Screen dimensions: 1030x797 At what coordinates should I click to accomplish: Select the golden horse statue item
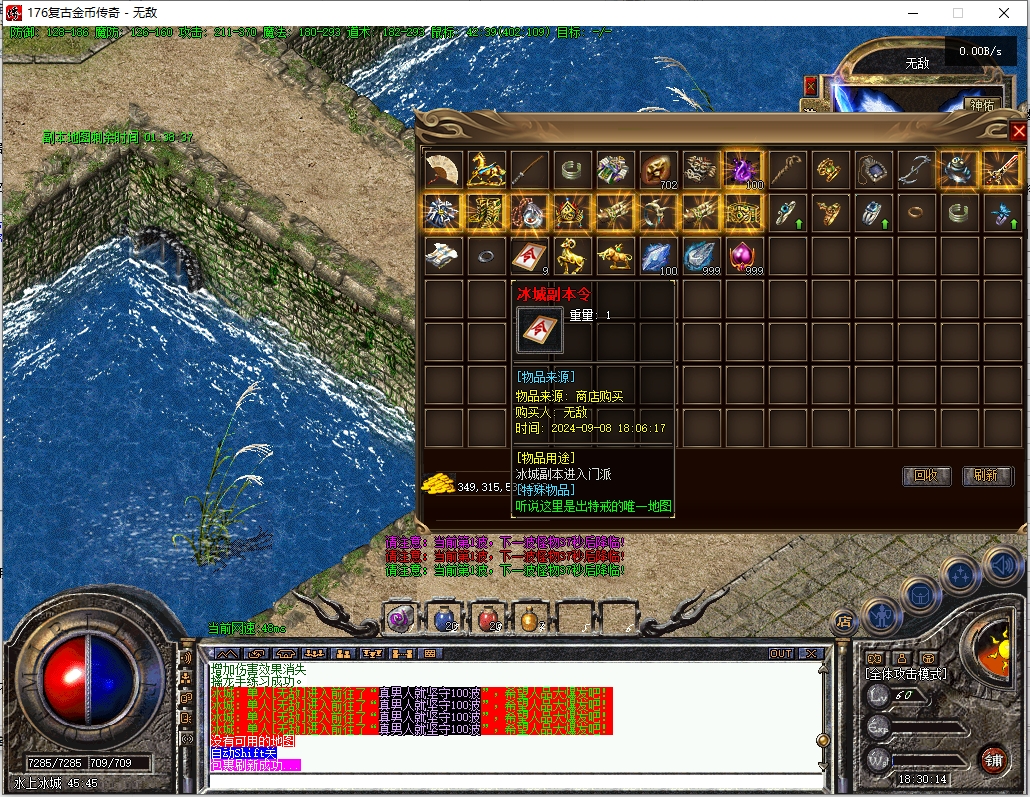[486, 170]
